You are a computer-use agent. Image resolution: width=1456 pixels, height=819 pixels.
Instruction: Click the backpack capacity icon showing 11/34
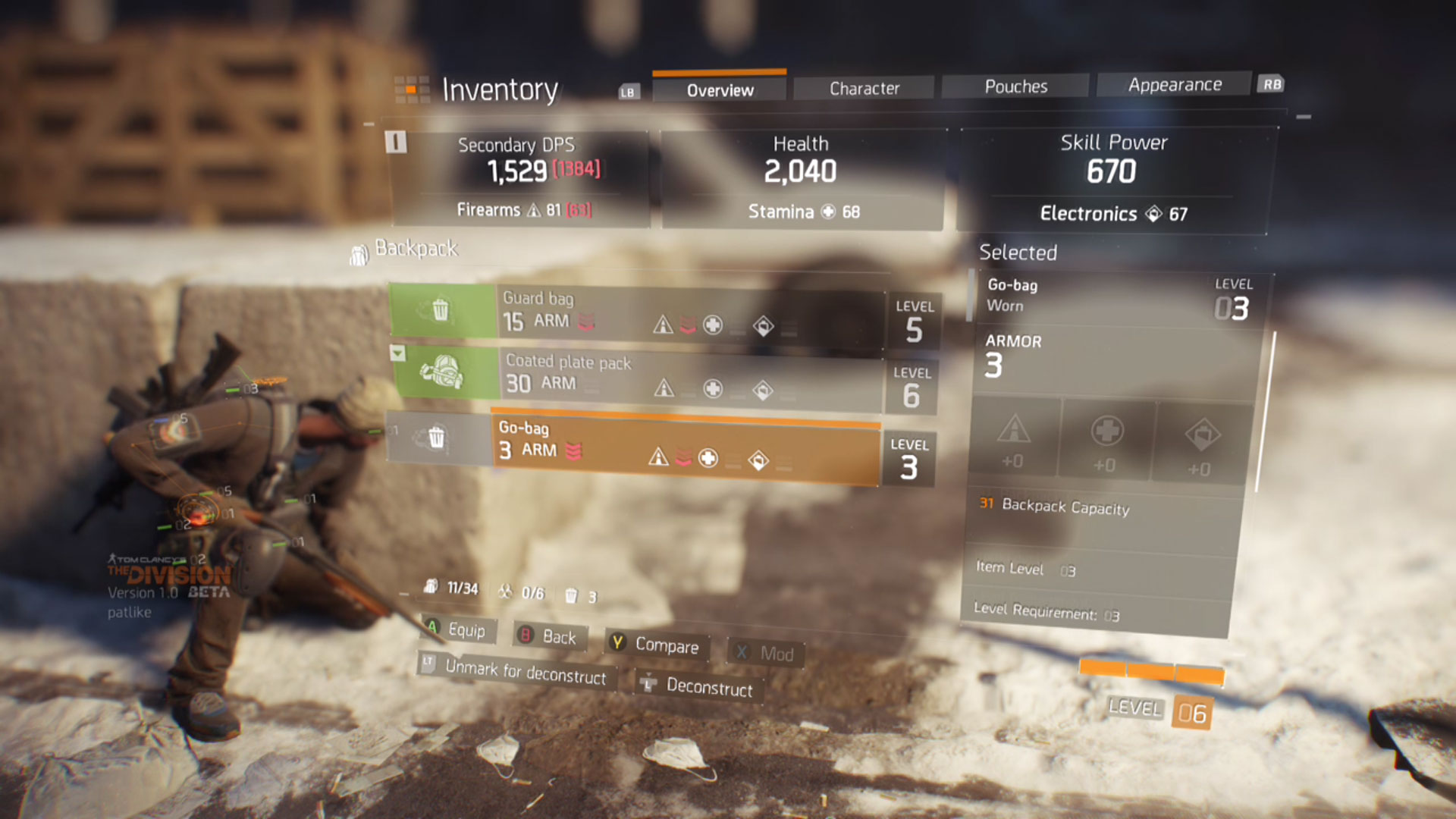coord(432,588)
